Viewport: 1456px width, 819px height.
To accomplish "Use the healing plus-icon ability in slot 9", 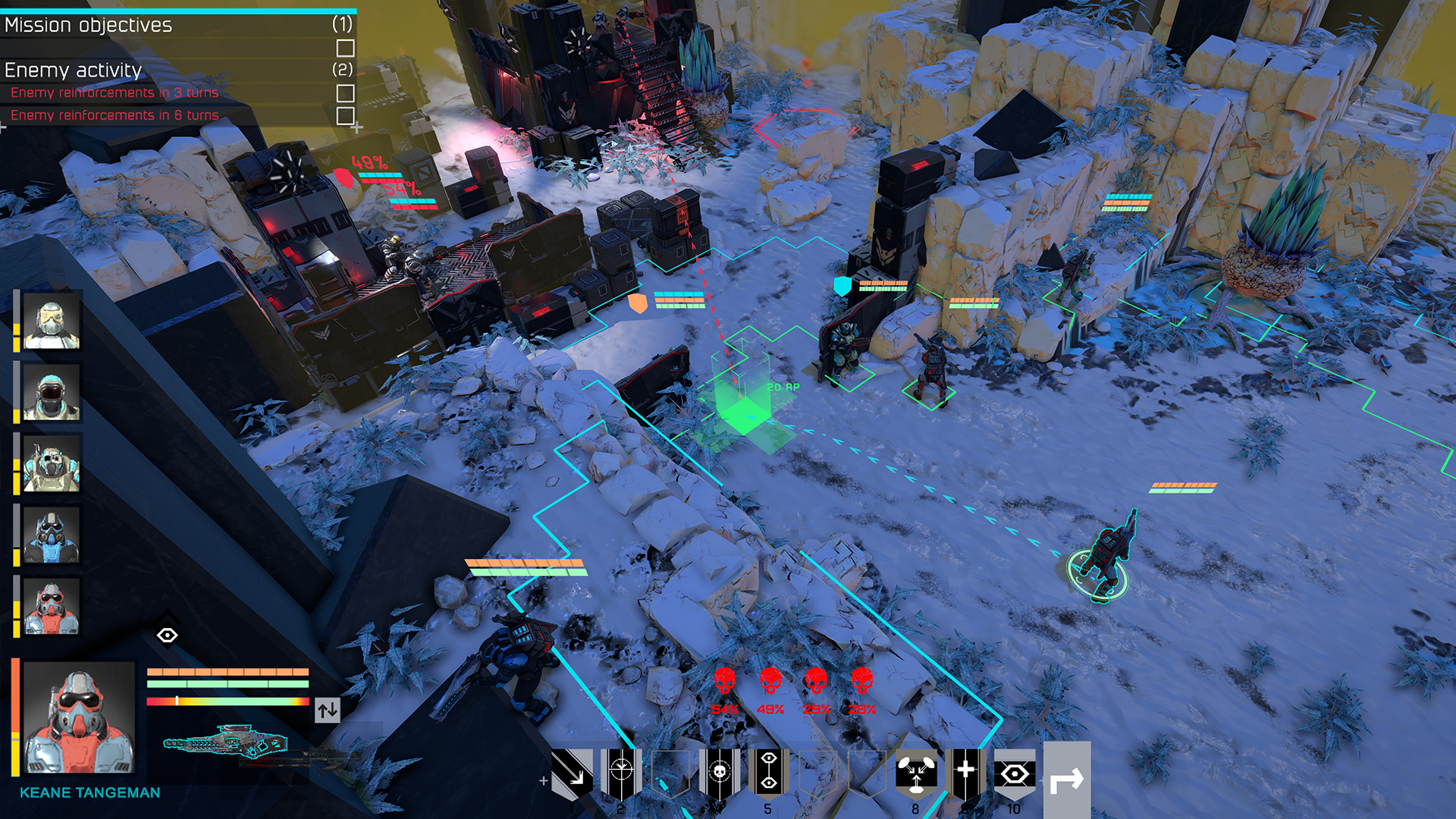I will pyautogui.click(x=965, y=772).
